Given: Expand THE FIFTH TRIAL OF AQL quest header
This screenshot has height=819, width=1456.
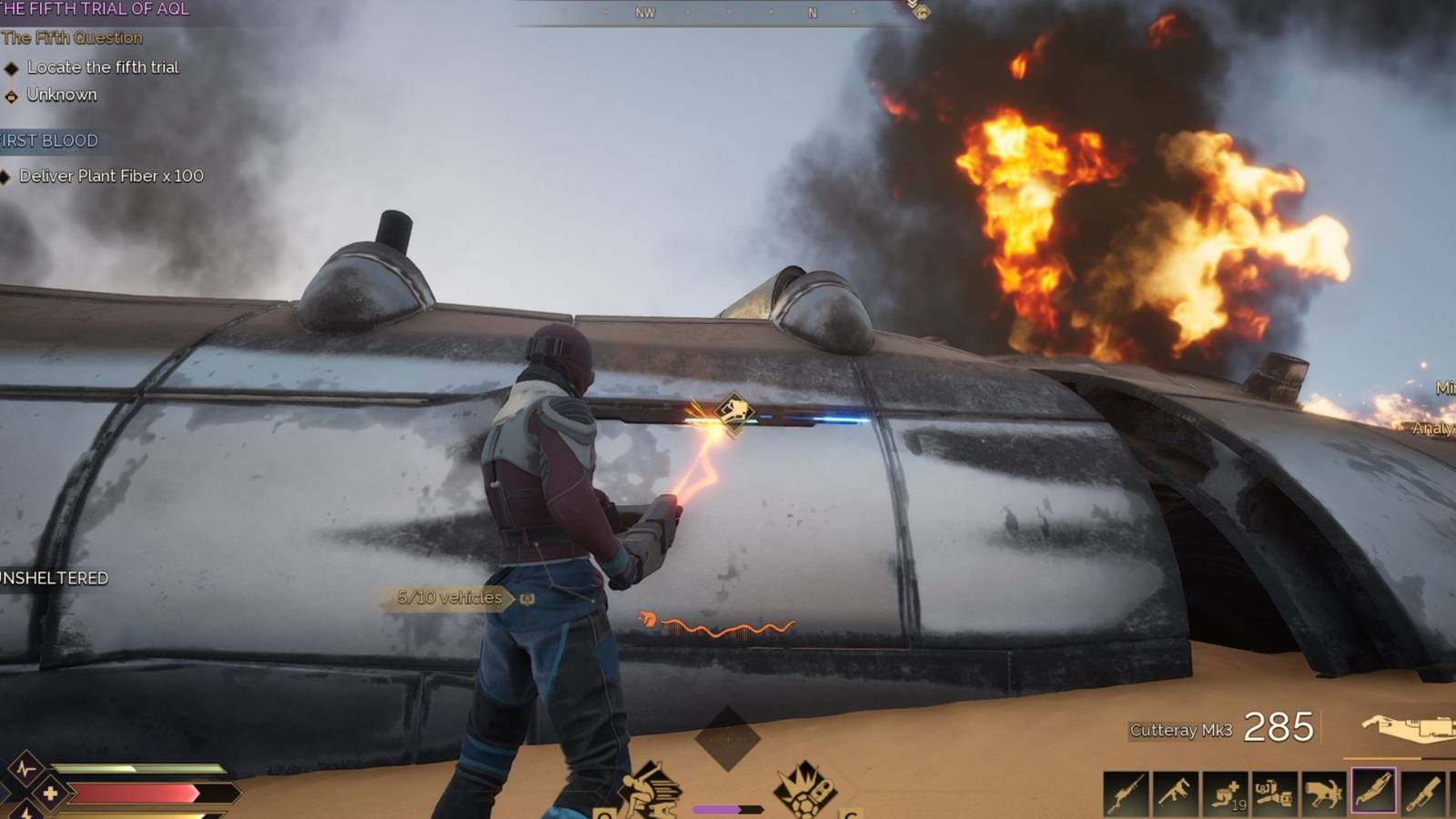Looking at the screenshot, I should click(95, 10).
